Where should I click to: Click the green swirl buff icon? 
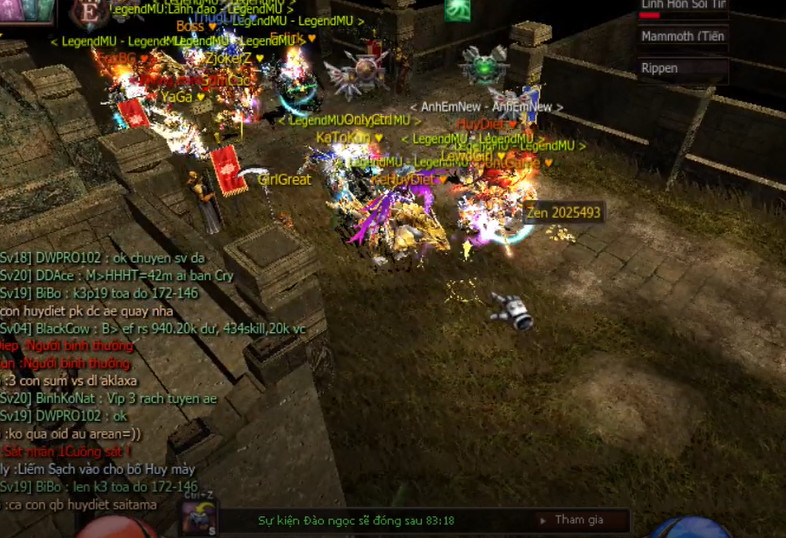[x=459, y=11]
